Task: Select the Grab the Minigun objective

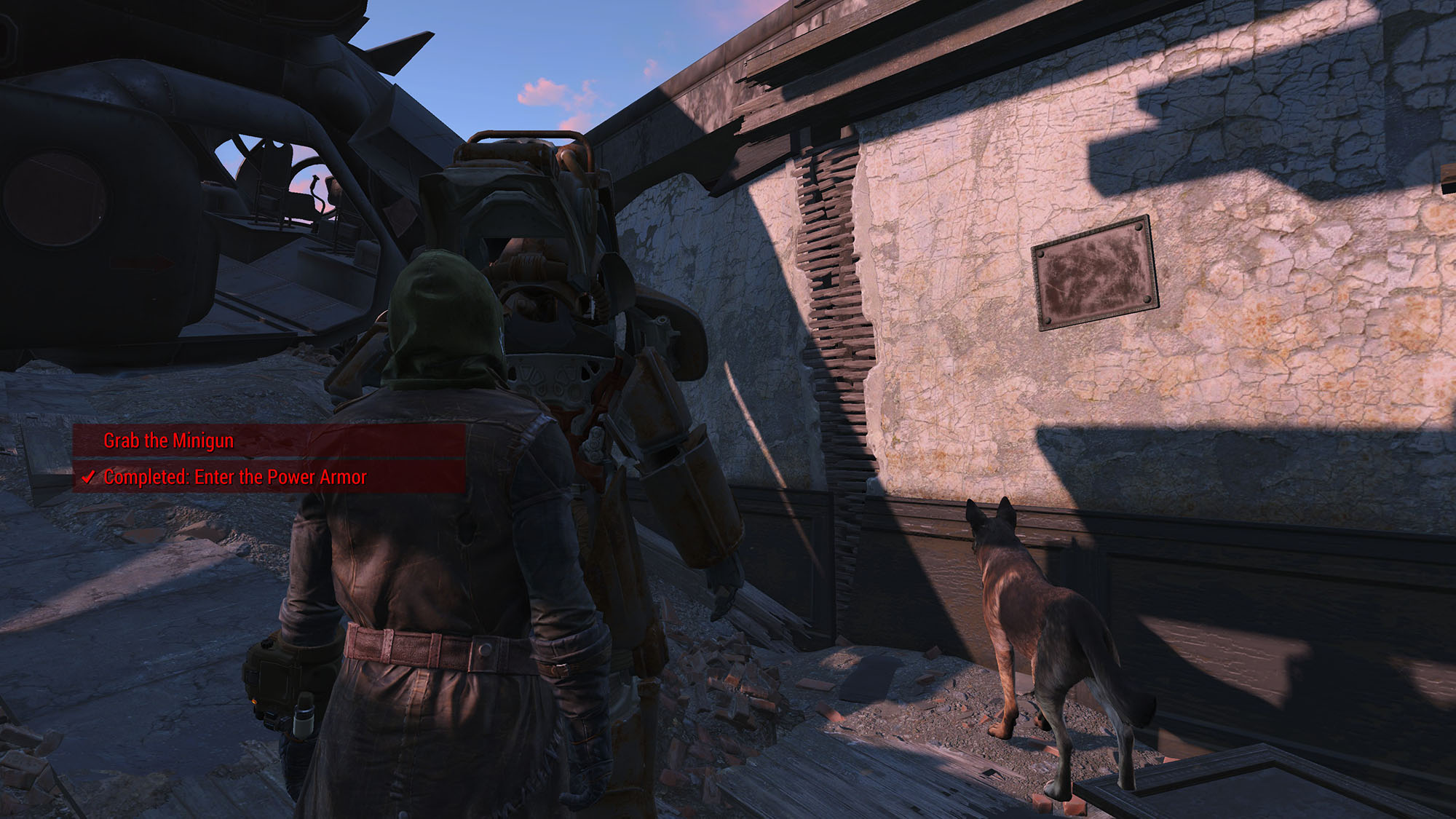Action: tap(169, 440)
